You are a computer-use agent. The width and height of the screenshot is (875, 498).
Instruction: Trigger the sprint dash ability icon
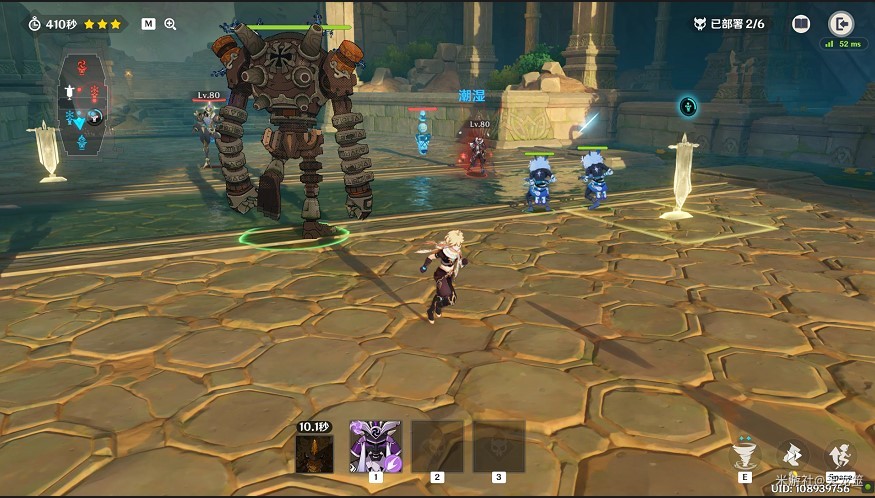coord(791,454)
